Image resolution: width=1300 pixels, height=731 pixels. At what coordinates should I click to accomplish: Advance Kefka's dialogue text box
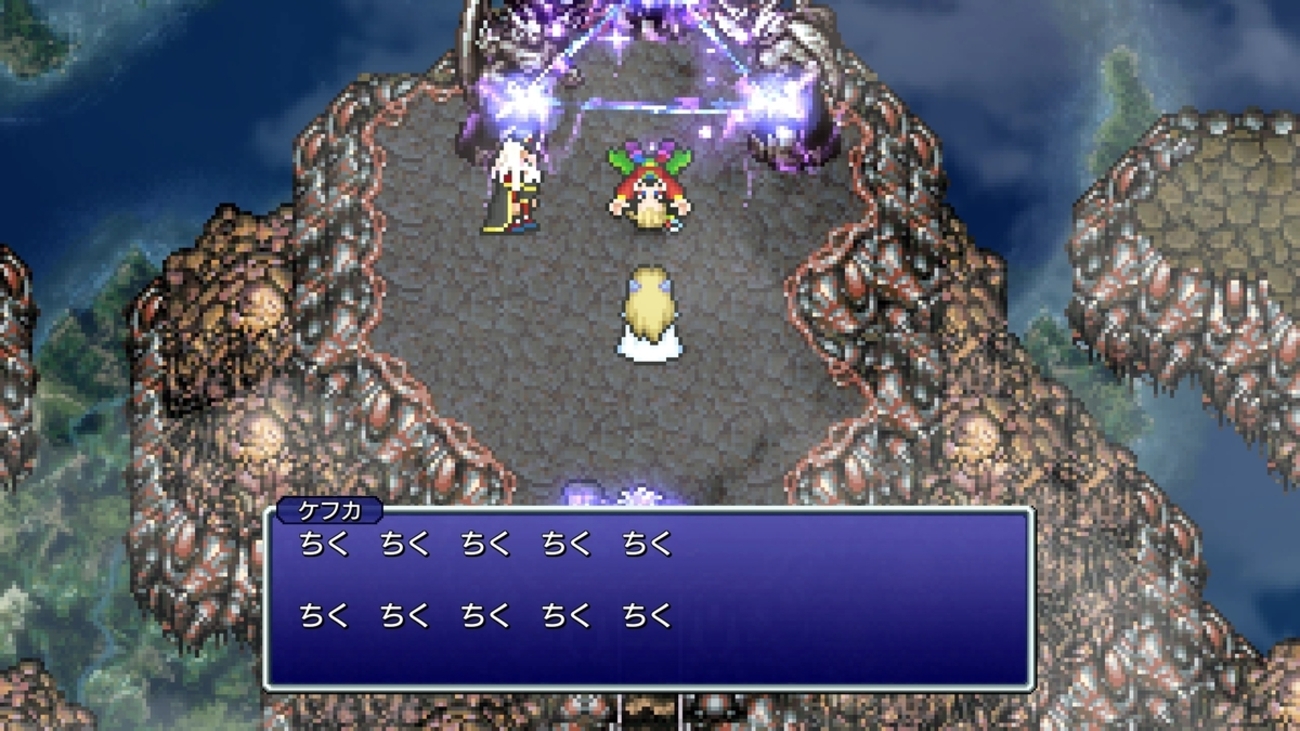648,598
